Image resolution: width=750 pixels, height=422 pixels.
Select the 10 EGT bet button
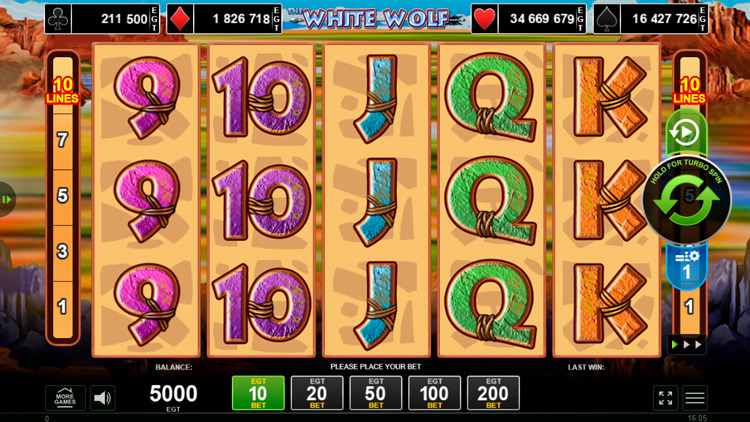point(258,393)
